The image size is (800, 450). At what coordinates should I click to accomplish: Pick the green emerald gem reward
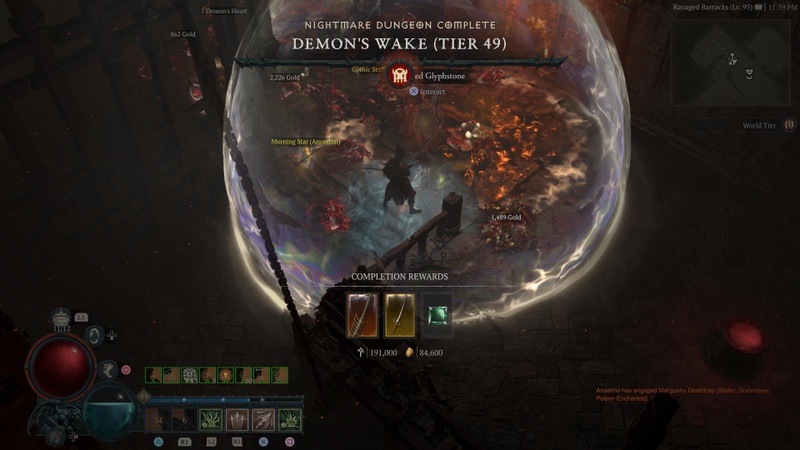(x=437, y=315)
